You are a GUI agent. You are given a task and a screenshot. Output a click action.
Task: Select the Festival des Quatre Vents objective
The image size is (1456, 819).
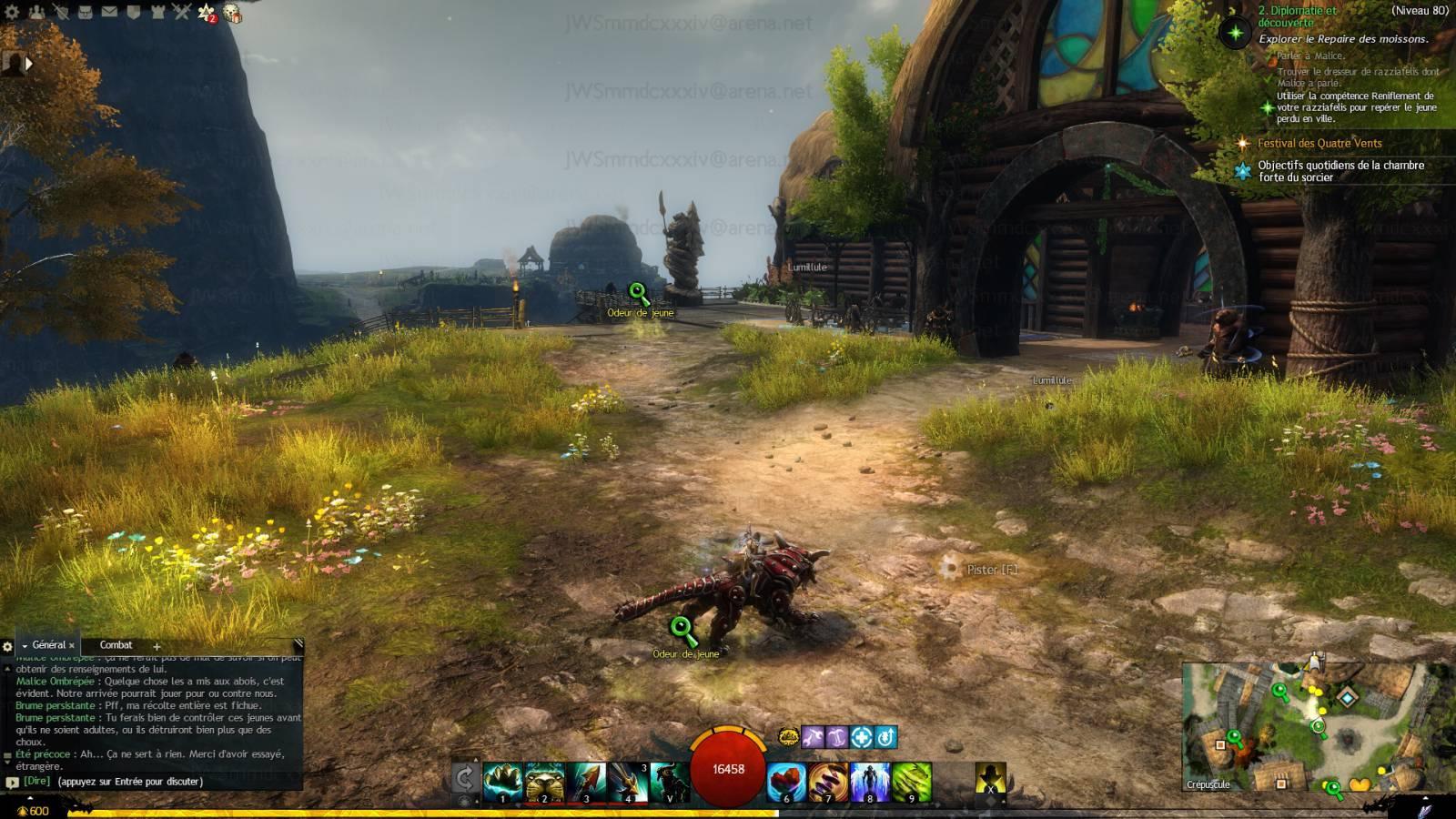pos(1319,143)
